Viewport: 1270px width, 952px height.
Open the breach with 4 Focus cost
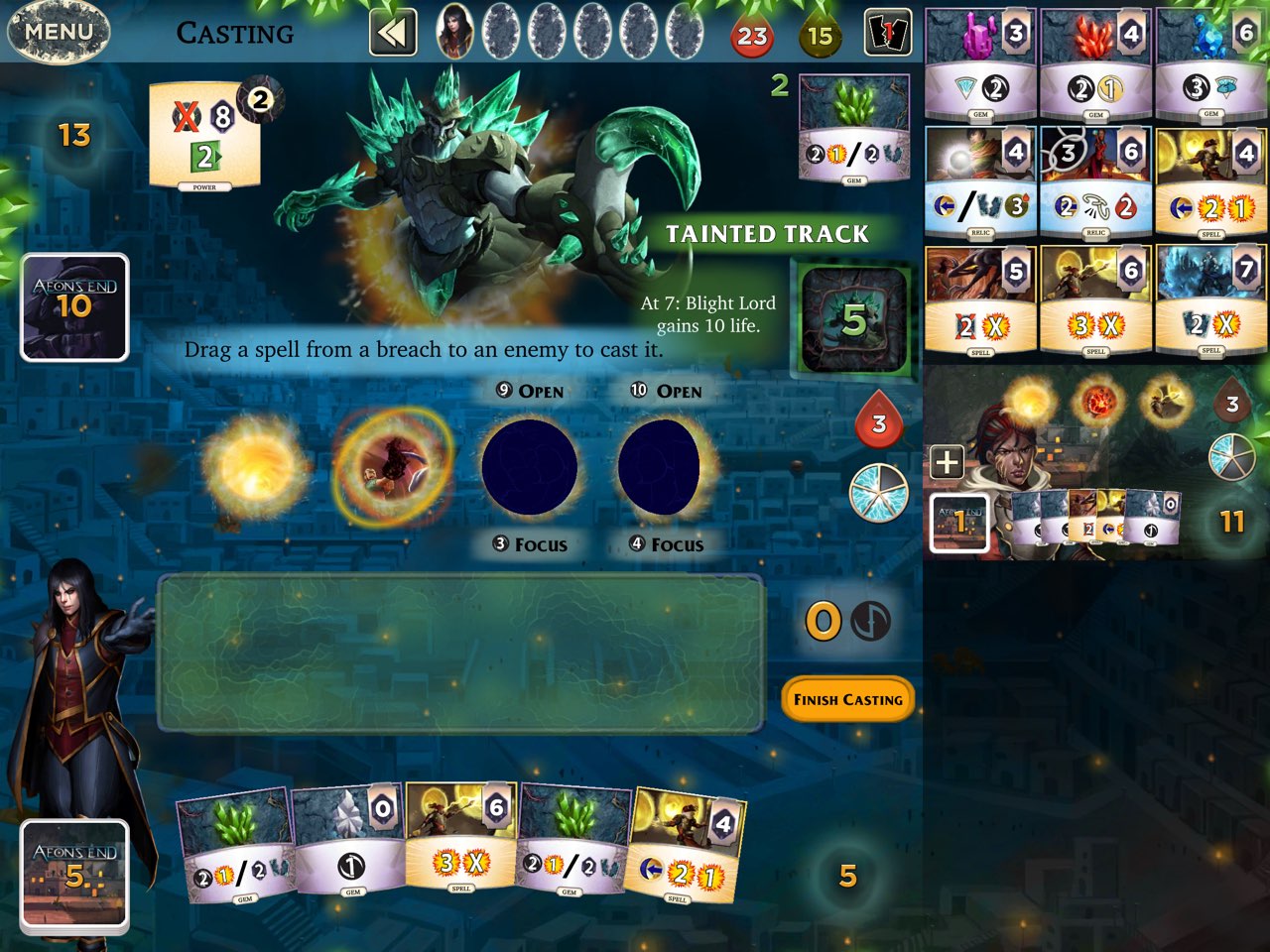click(665, 467)
